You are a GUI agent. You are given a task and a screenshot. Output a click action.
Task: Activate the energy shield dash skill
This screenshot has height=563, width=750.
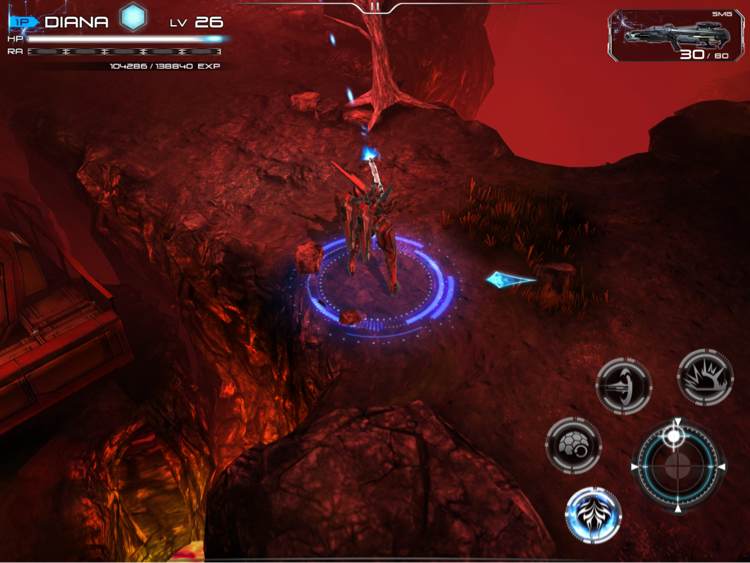click(624, 386)
